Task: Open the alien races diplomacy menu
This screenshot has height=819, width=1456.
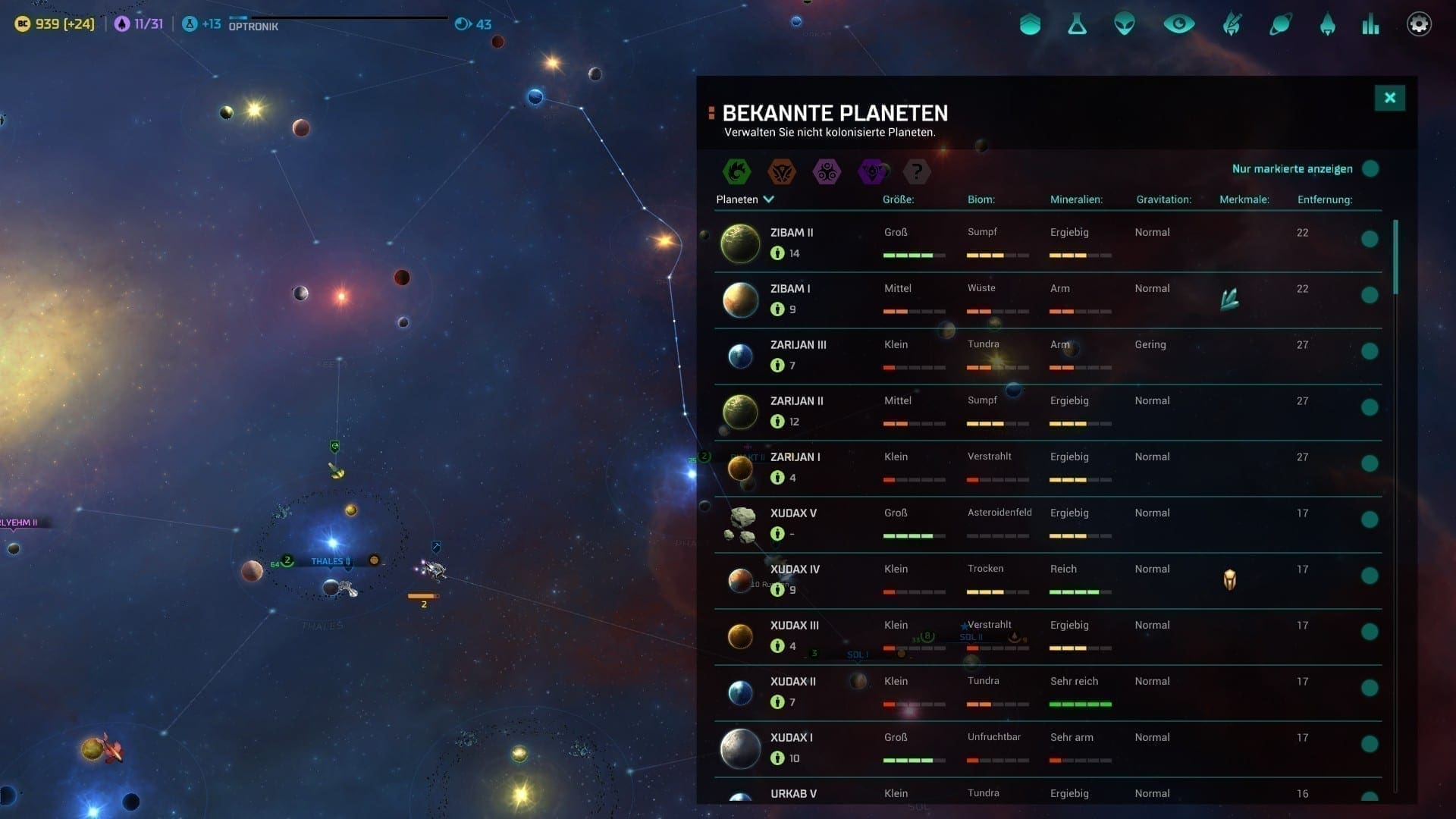Action: tap(1124, 24)
